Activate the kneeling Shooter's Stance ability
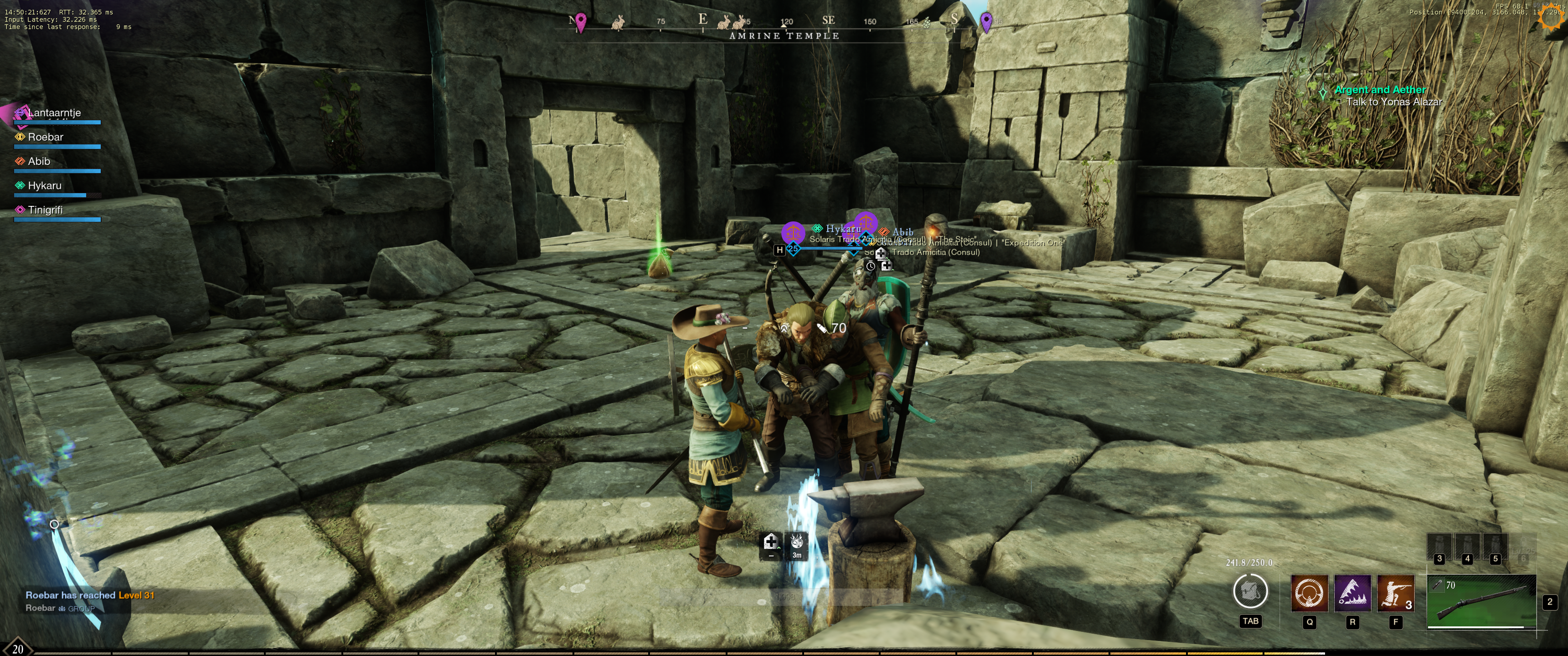Viewport: 1568px width, 656px height. click(x=1395, y=593)
